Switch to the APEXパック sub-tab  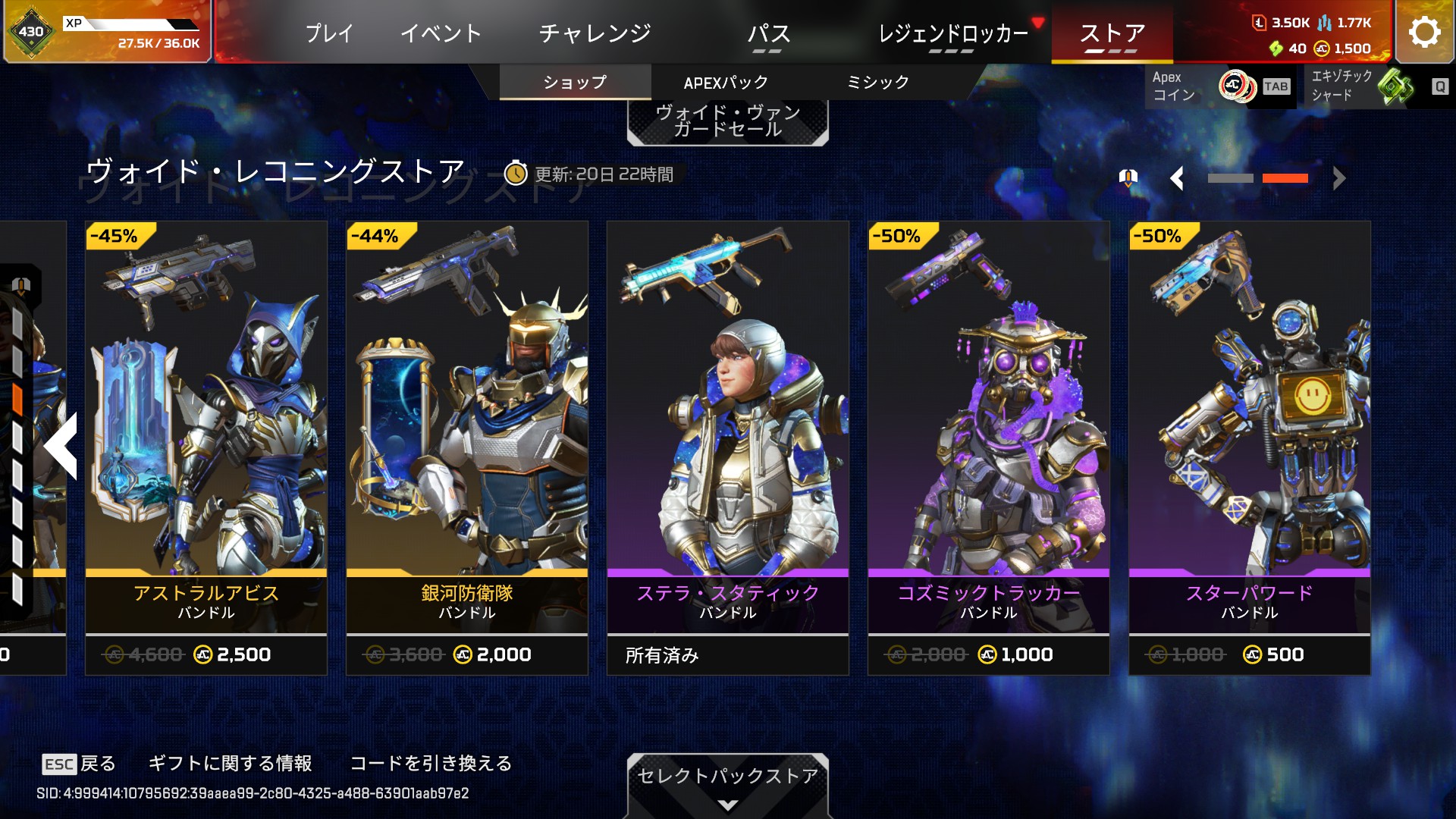pos(726,83)
